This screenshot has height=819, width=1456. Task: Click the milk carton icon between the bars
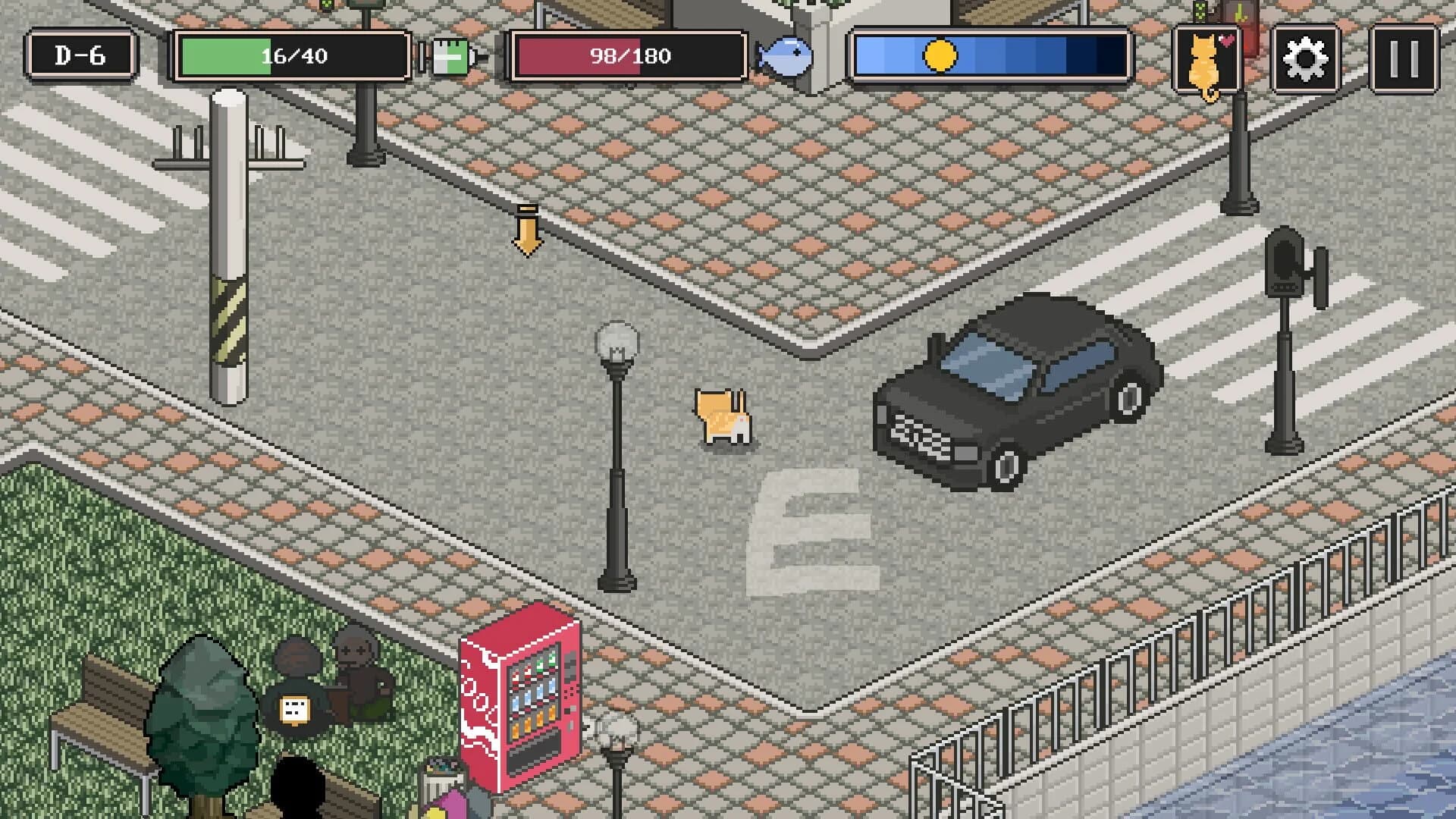pyautogui.click(x=449, y=57)
